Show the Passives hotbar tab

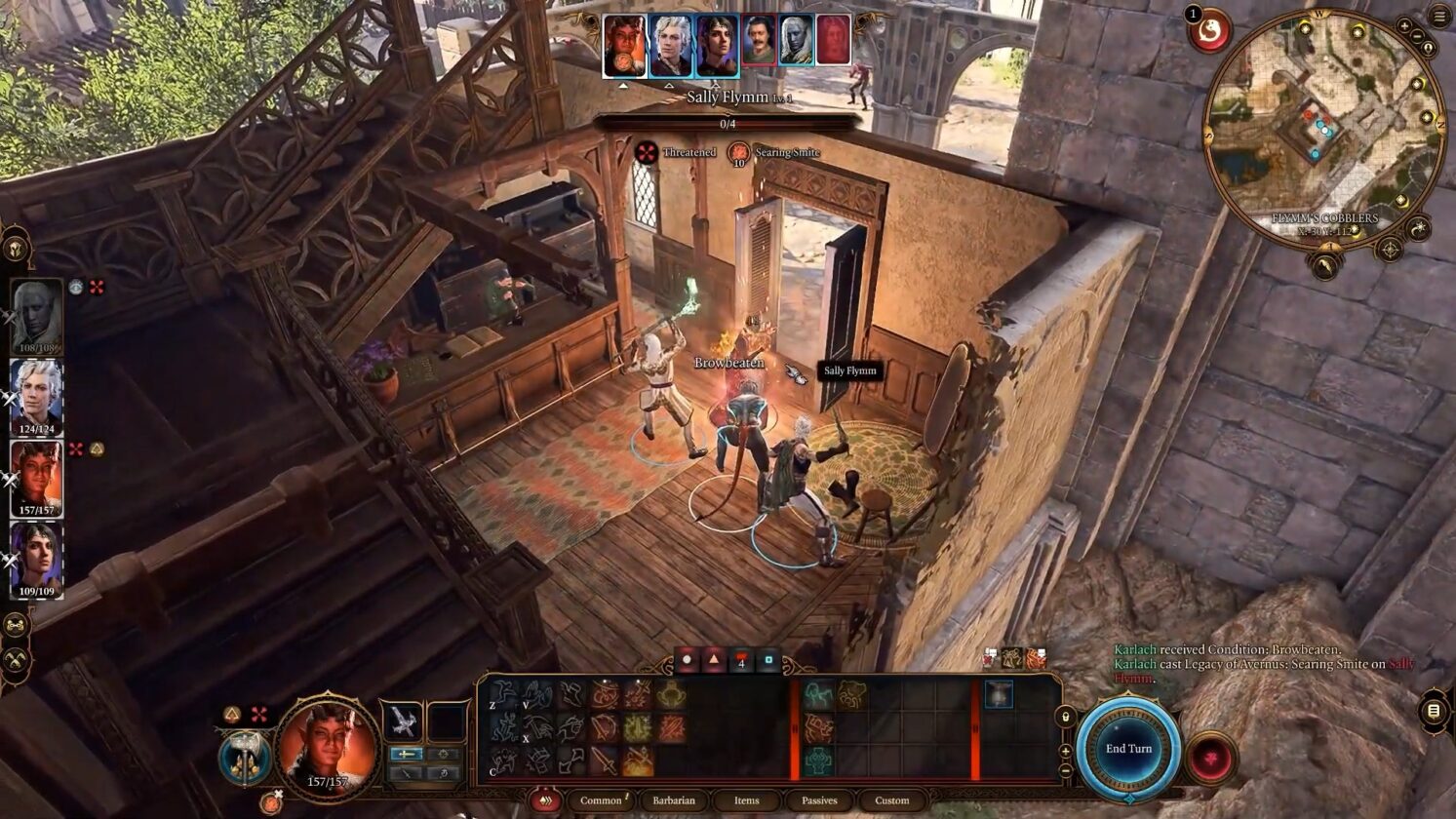point(819,800)
